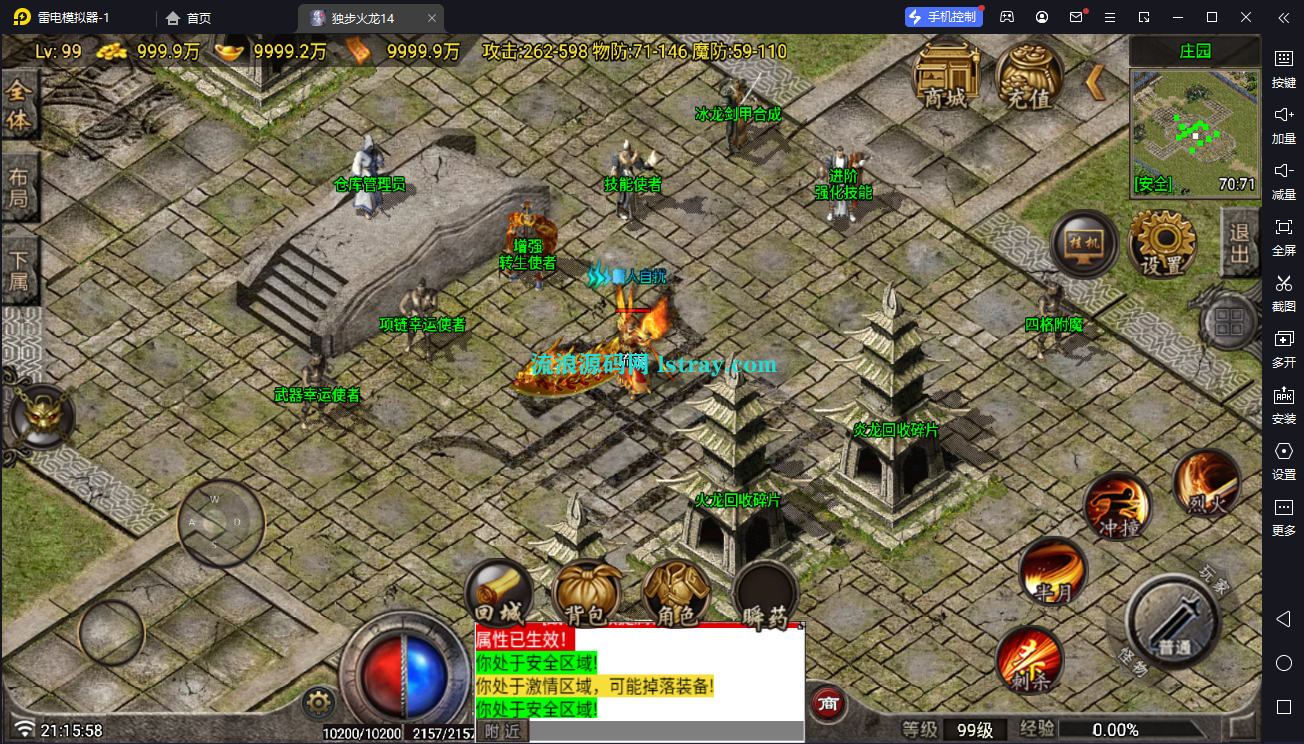Collapse the top menu with the arrow
Image resolution: width=1304 pixels, height=744 pixels.
click(x=1096, y=81)
